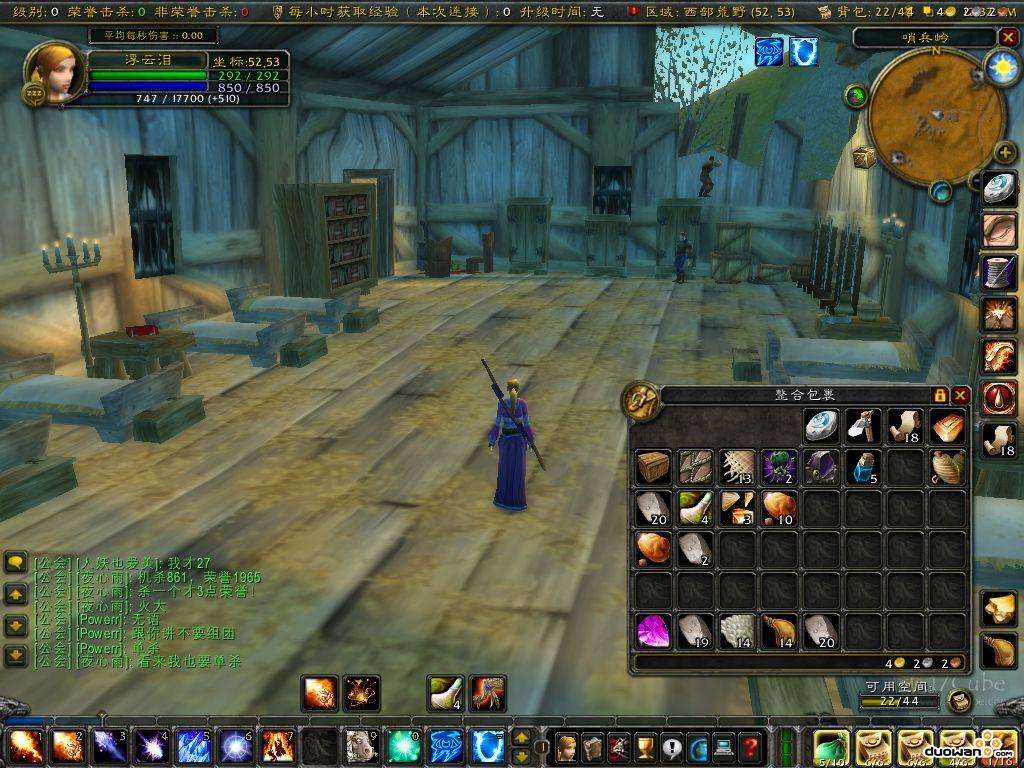Open the gold trophy micro menu button
The height and width of the screenshot is (768, 1024).
(645, 746)
